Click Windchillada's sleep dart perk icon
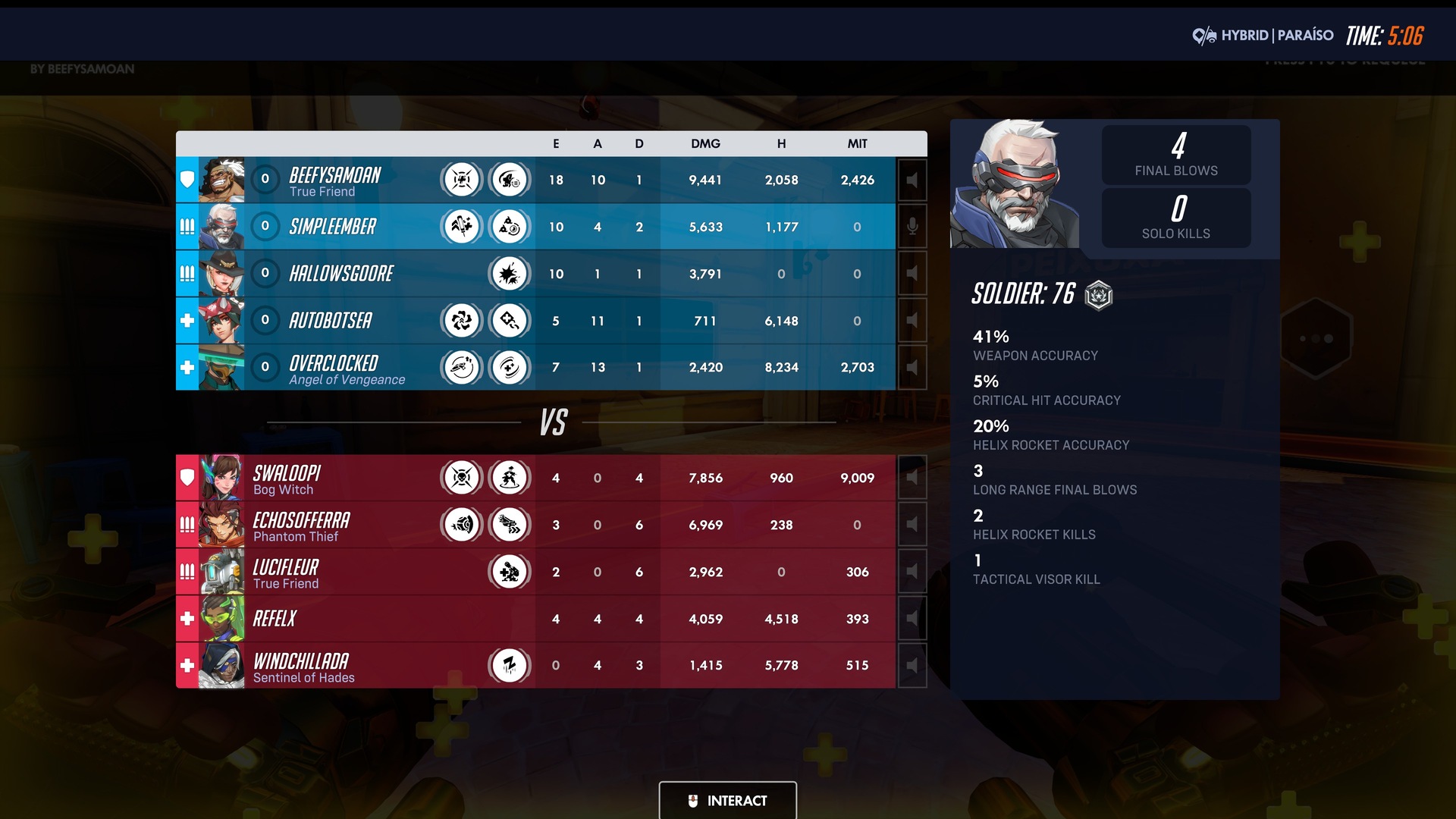 510,665
